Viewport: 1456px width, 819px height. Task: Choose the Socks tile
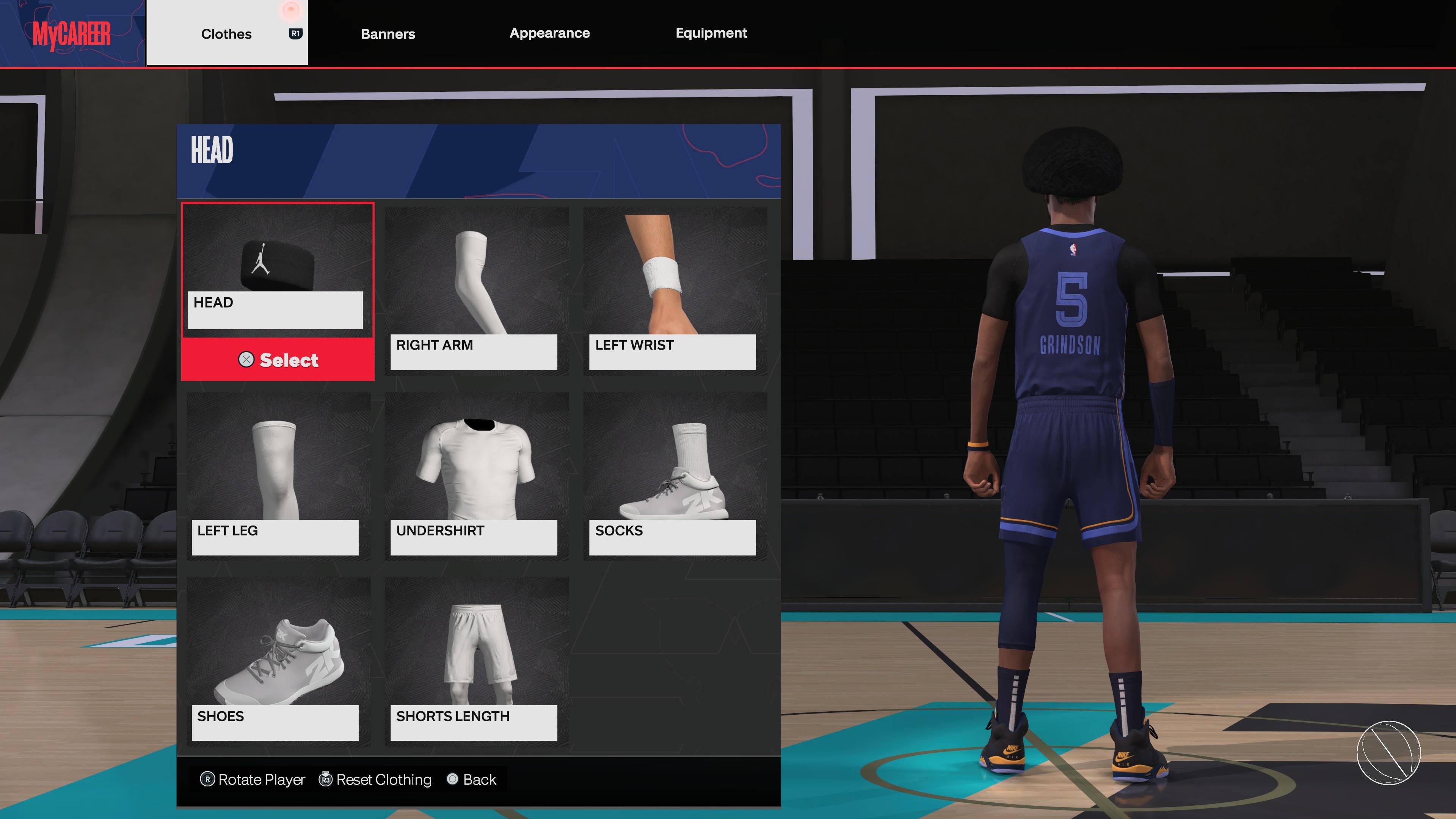pos(674,474)
